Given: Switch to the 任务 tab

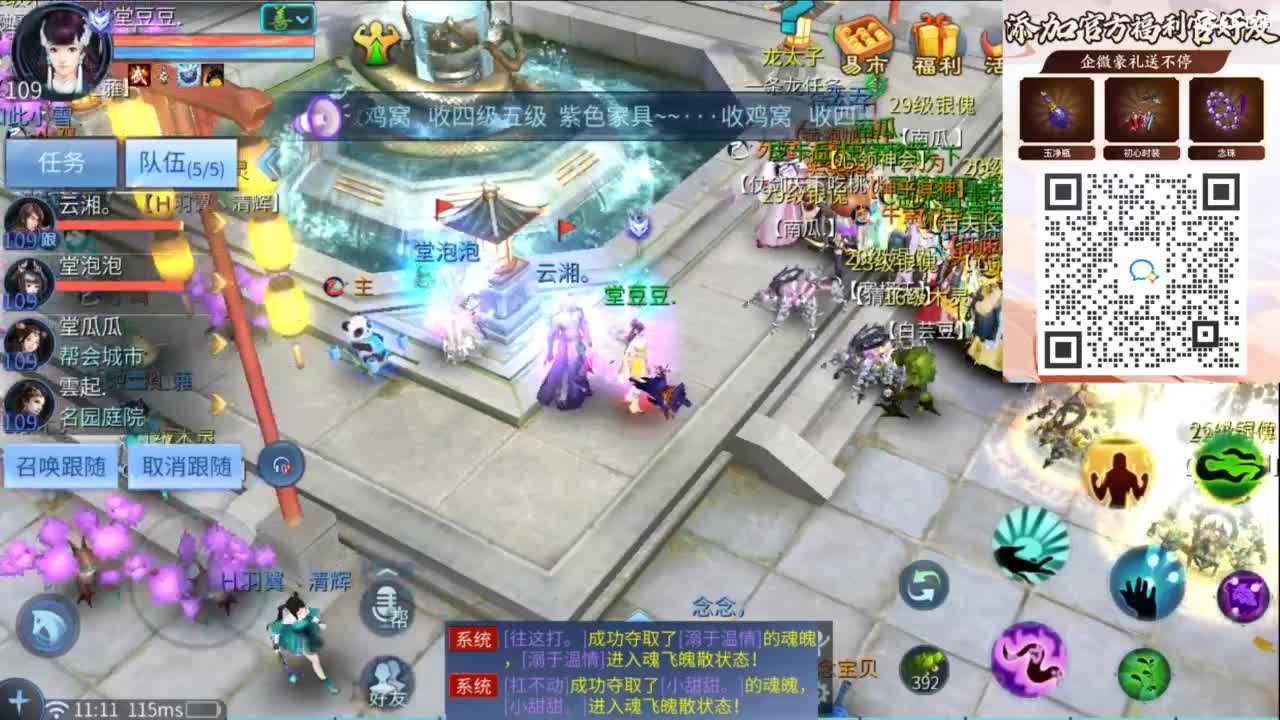Looking at the screenshot, I should [60, 163].
